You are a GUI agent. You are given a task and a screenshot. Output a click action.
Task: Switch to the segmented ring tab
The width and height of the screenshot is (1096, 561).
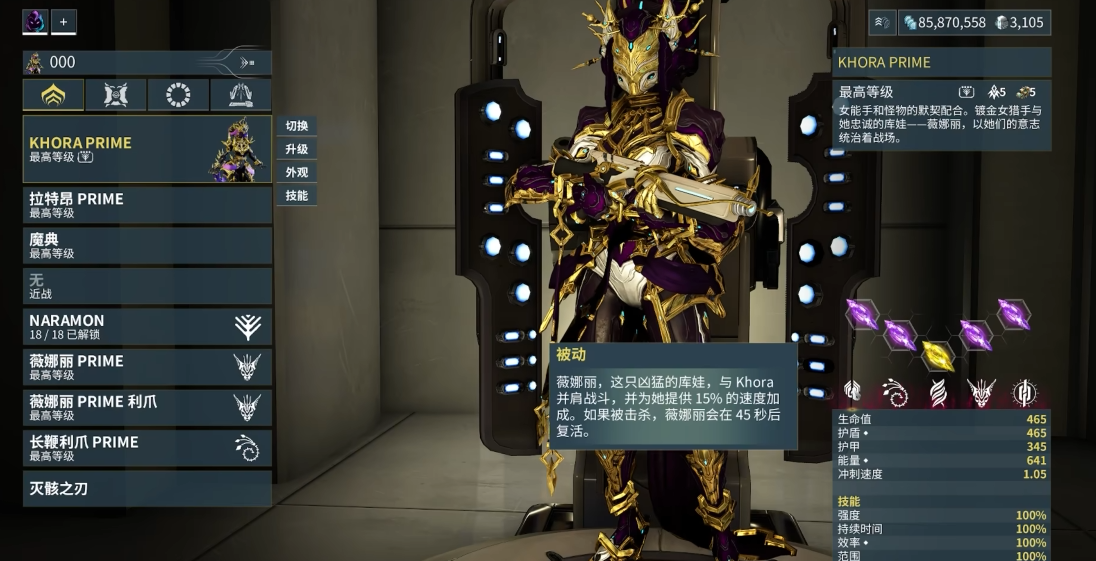(x=178, y=95)
